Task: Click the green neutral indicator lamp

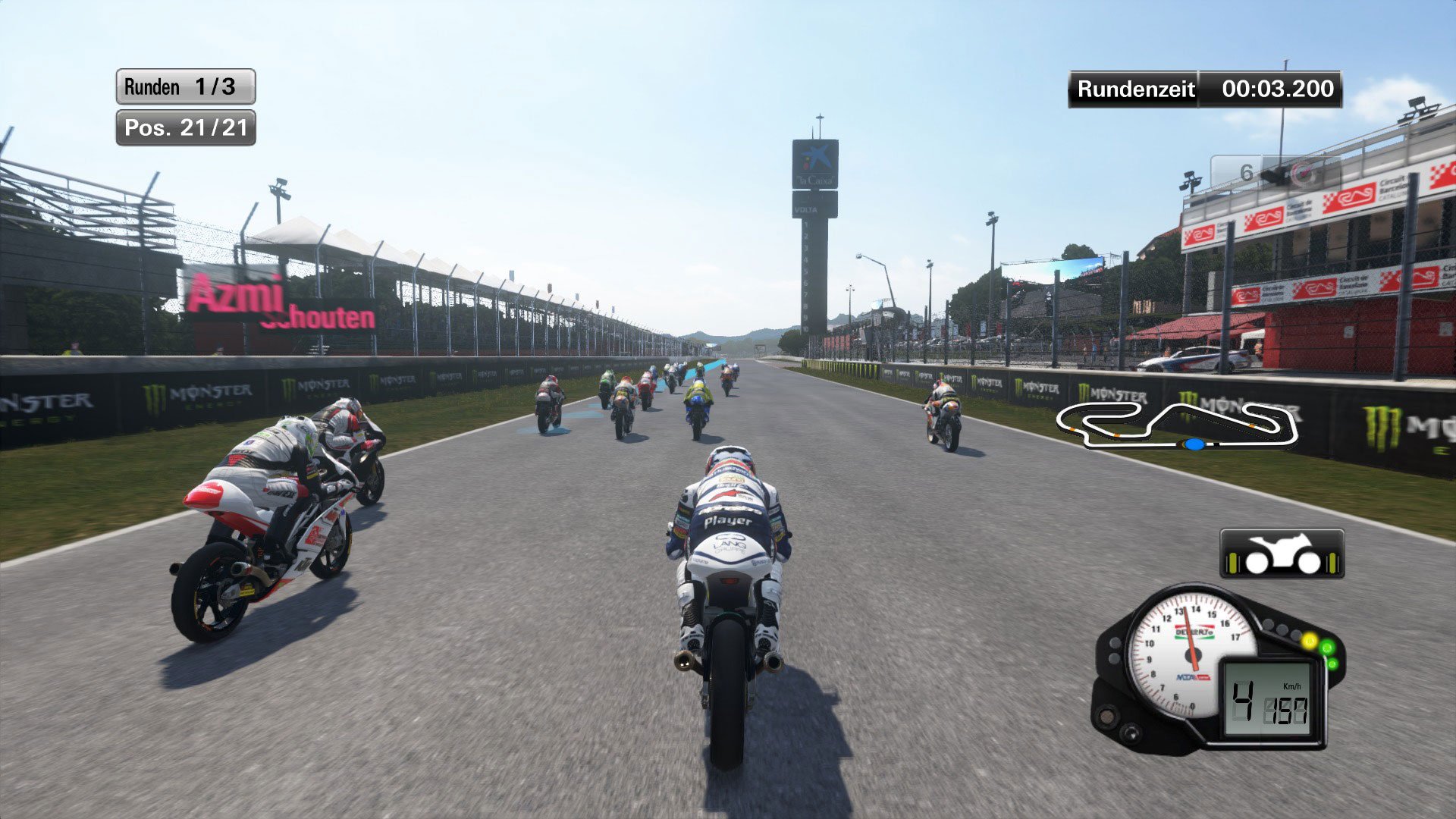Action: point(1326,648)
